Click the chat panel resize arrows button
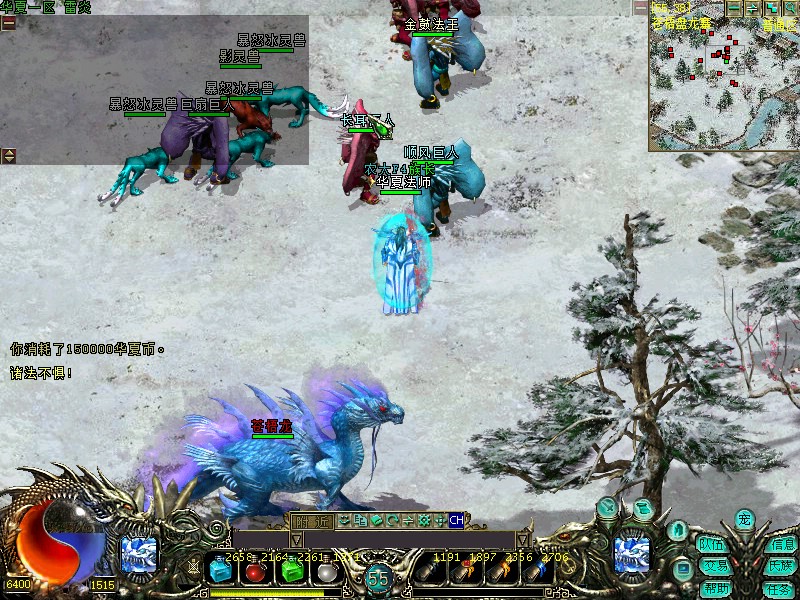 tap(8, 155)
